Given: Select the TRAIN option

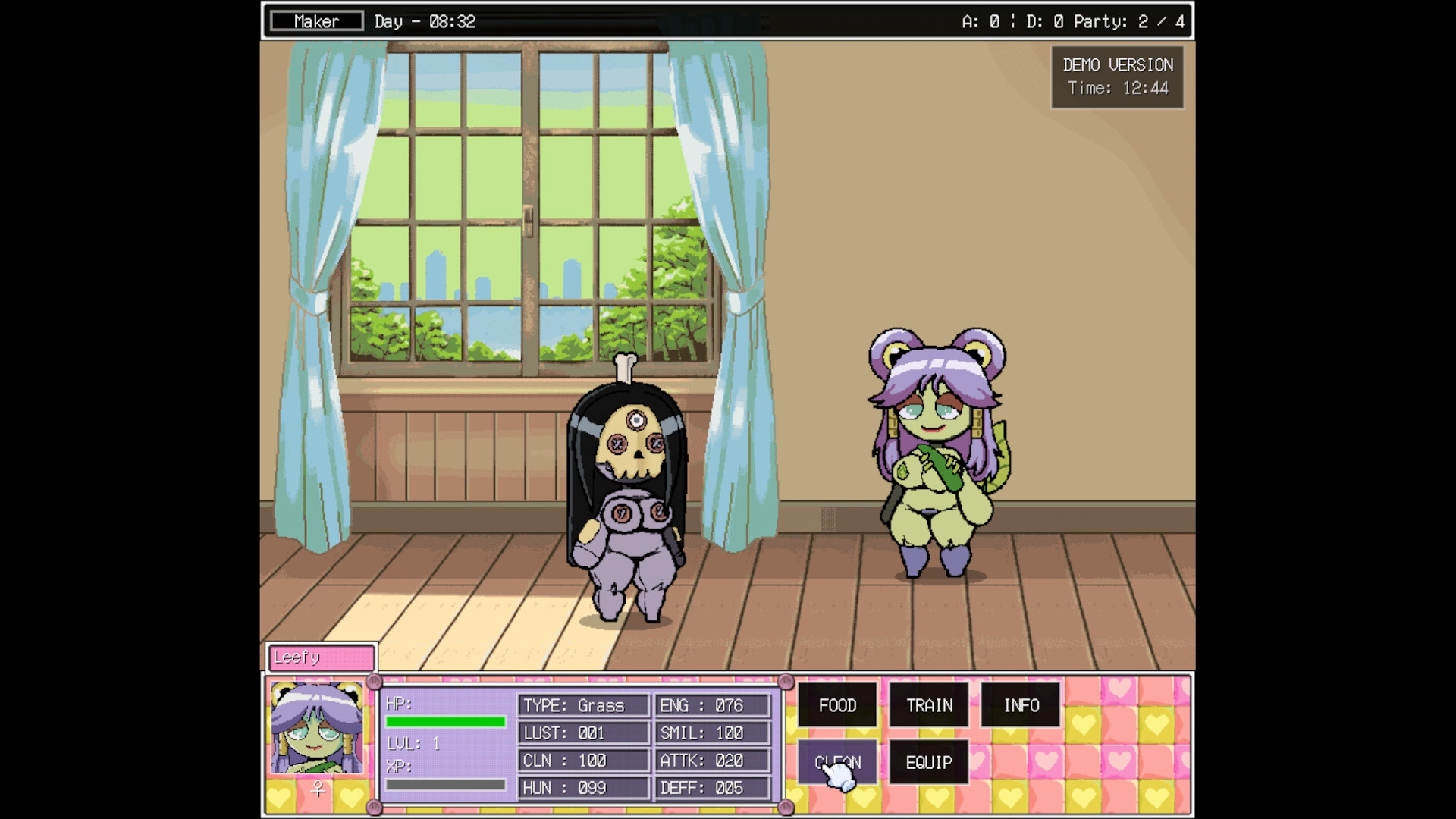Looking at the screenshot, I should click(x=928, y=705).
